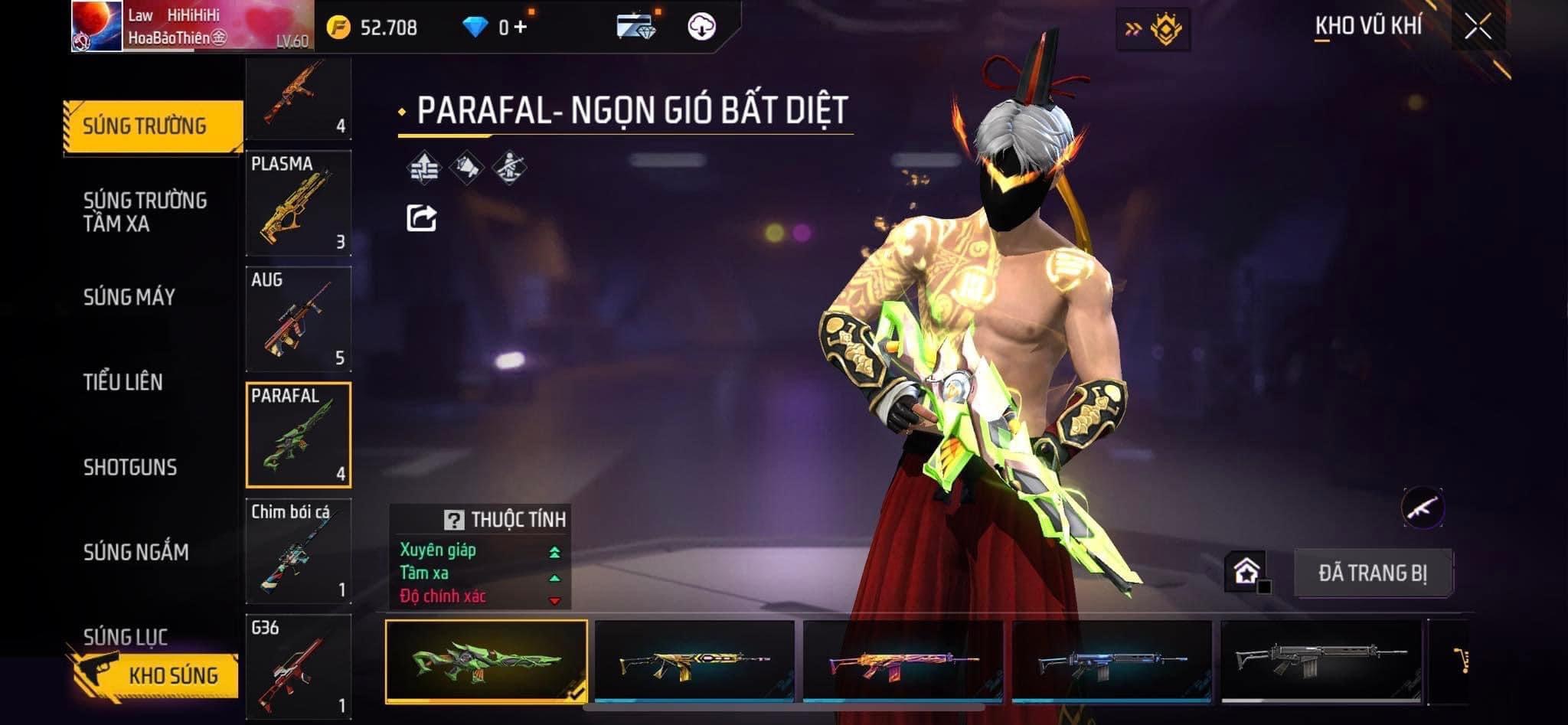Screen dimensions: 1568x725
Task: Click the Đã Trang Bị button
Action: click(1372, 573)
